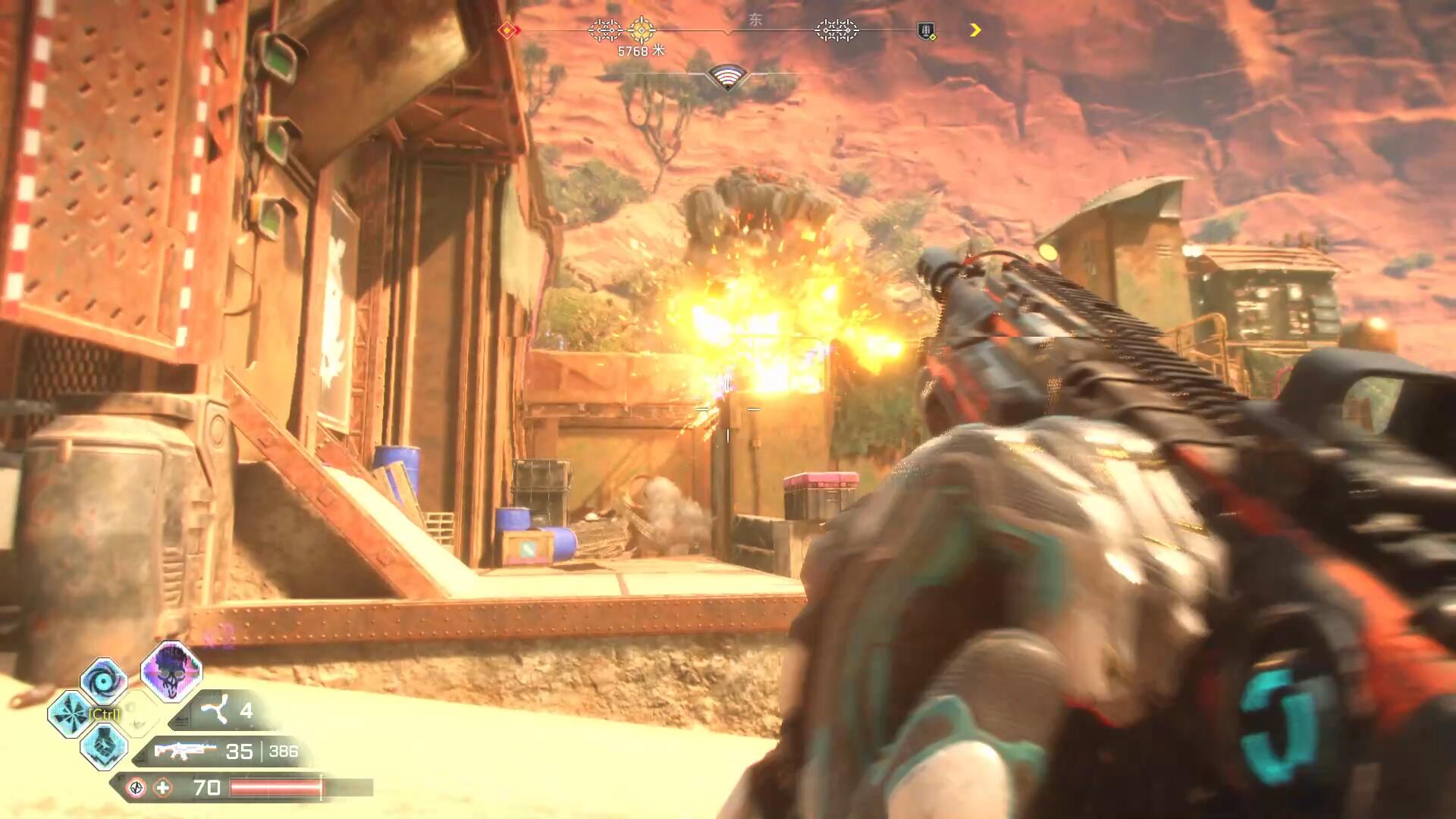The image size is (1456, 819).
Task: Select the gold crosshair objective marker on compass
Action: [642, 30]
